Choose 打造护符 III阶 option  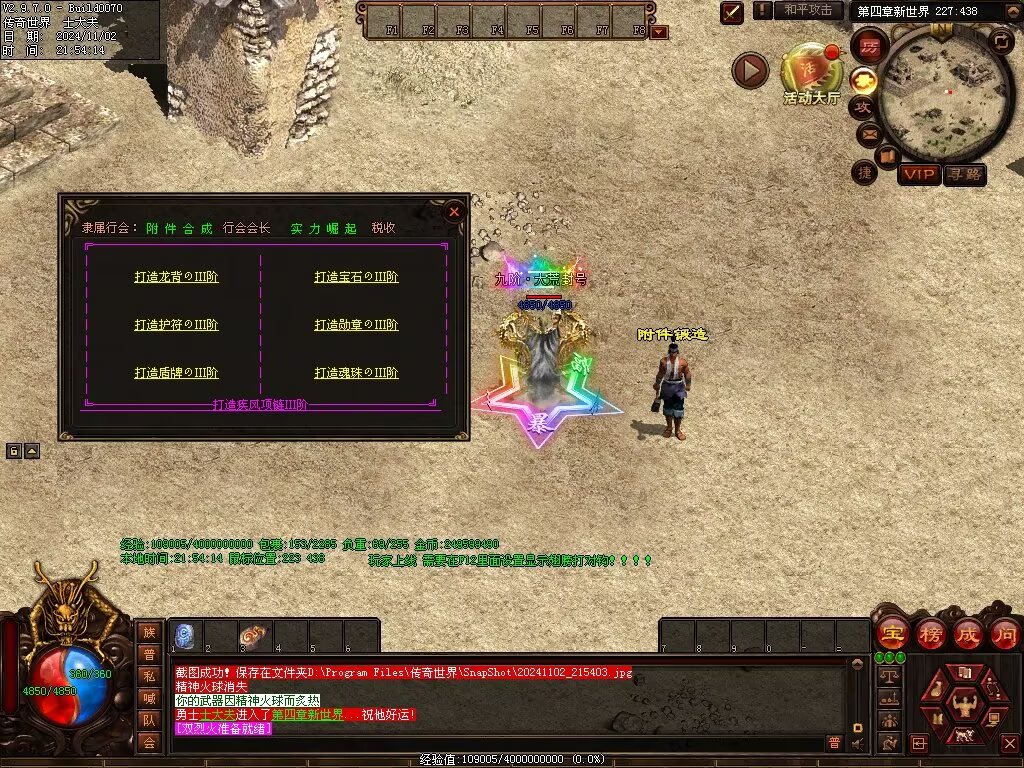pos(176,325)
